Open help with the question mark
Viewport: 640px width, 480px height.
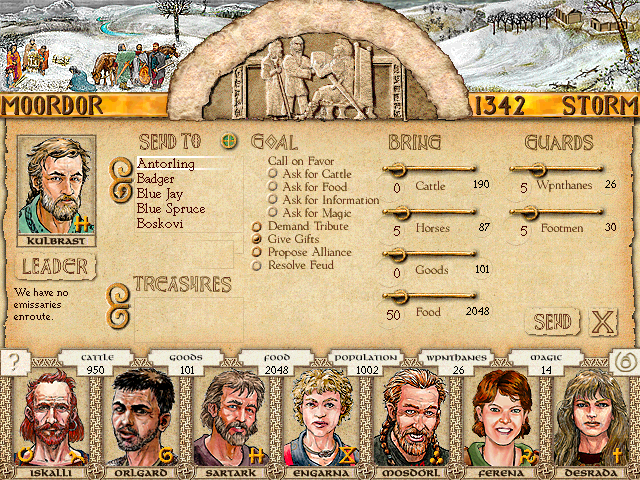coord(13,363)
